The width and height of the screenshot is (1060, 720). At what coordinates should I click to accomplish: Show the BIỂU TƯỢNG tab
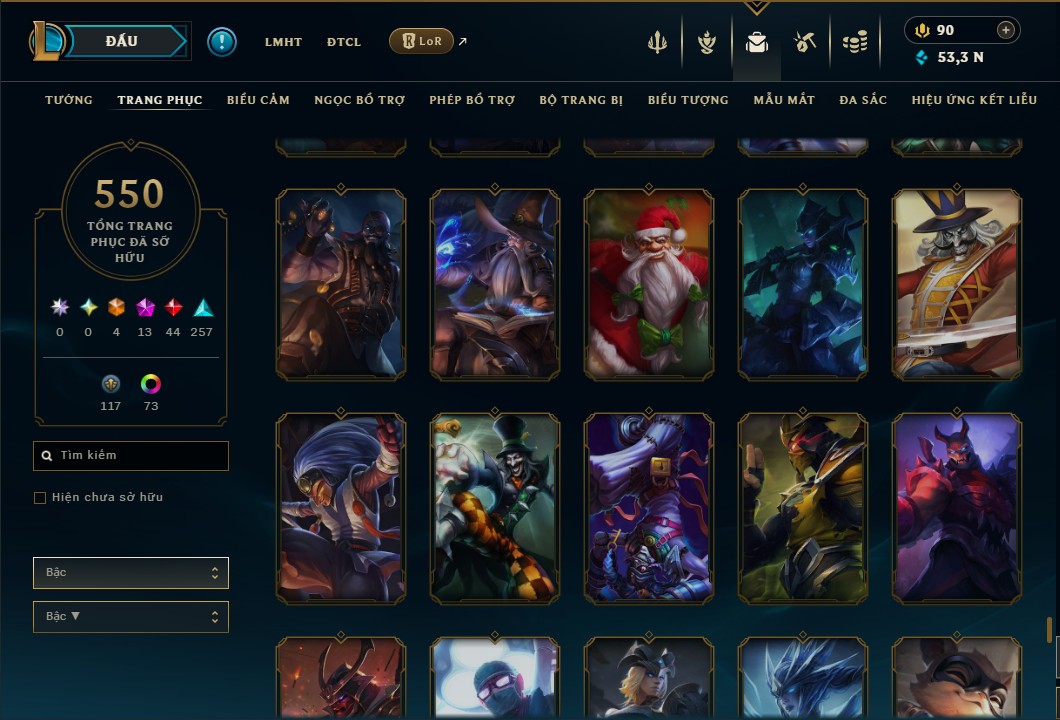point(688,100)
